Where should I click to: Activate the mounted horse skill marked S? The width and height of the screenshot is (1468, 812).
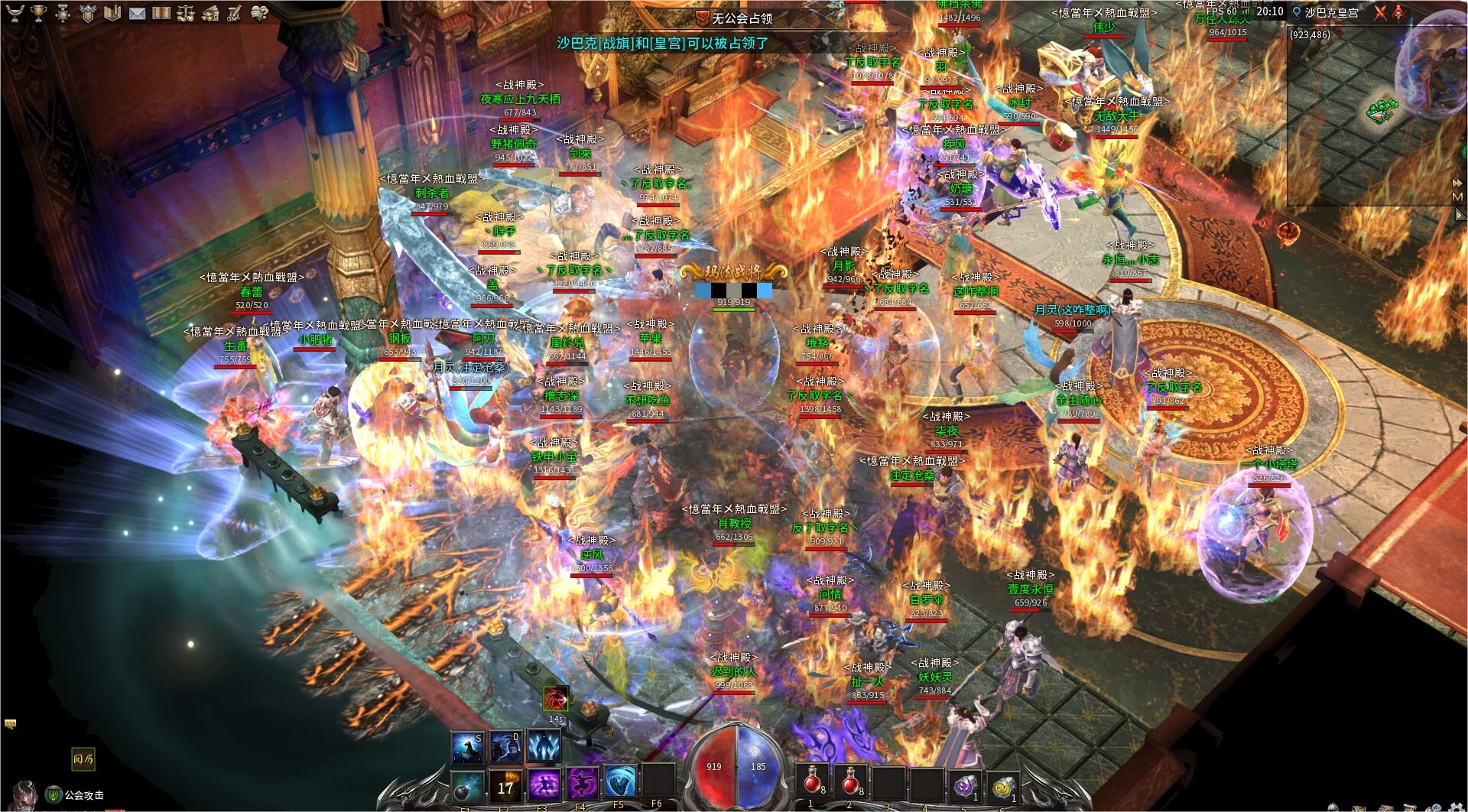(466, 746)
